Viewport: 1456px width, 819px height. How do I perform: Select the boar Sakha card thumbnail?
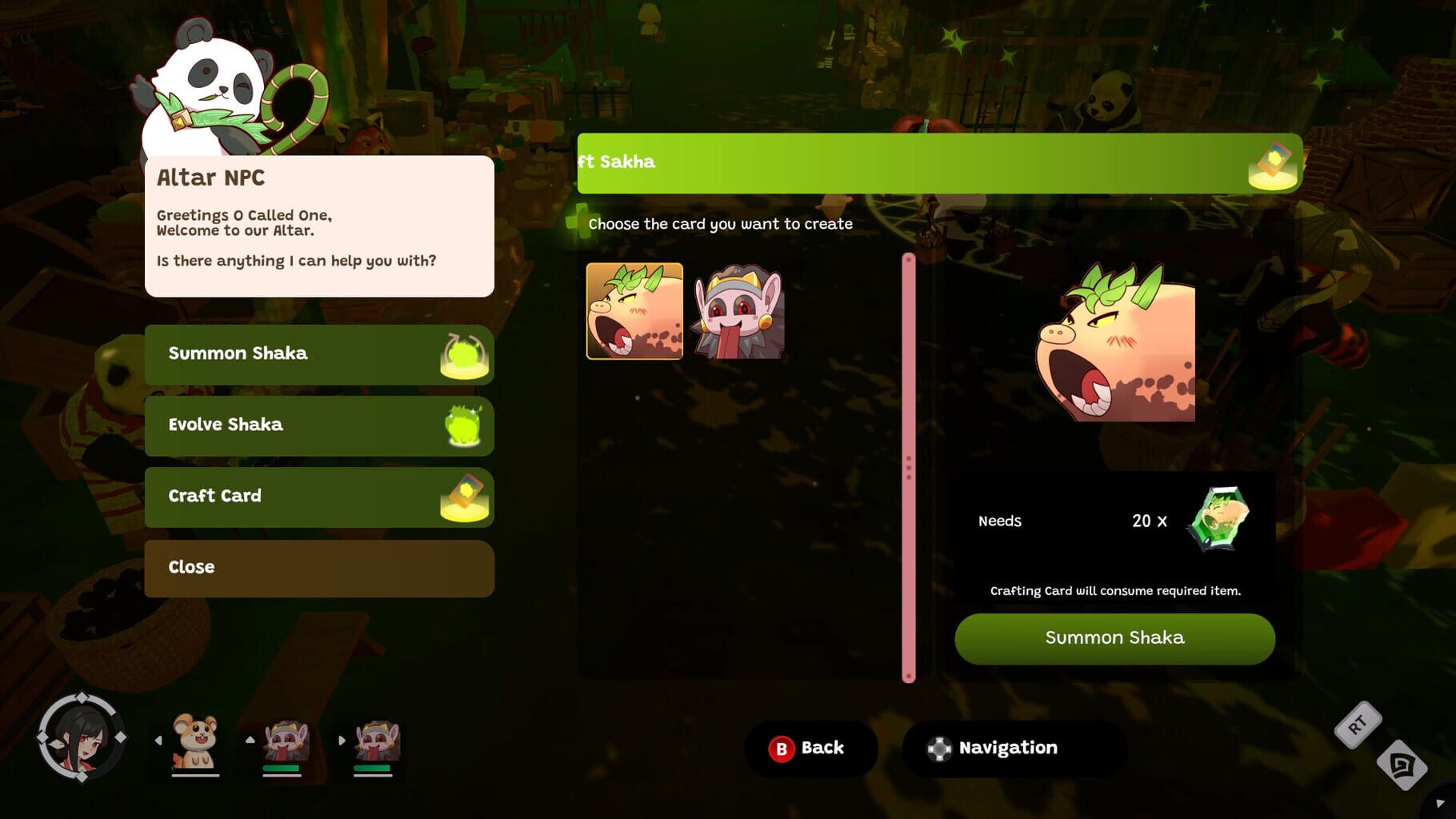pyautogui.click(x=634, y=311)
